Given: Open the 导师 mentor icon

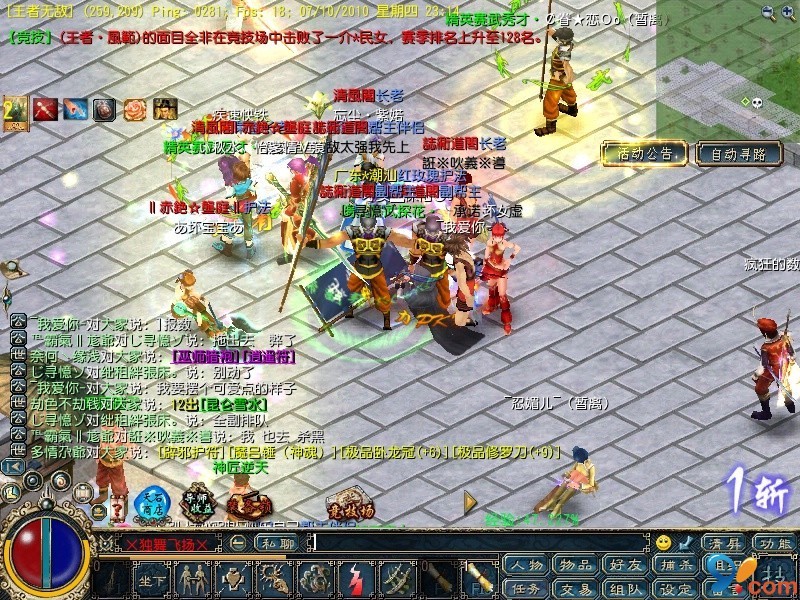Looking at the screenshot, I should [x=196, y=503].
